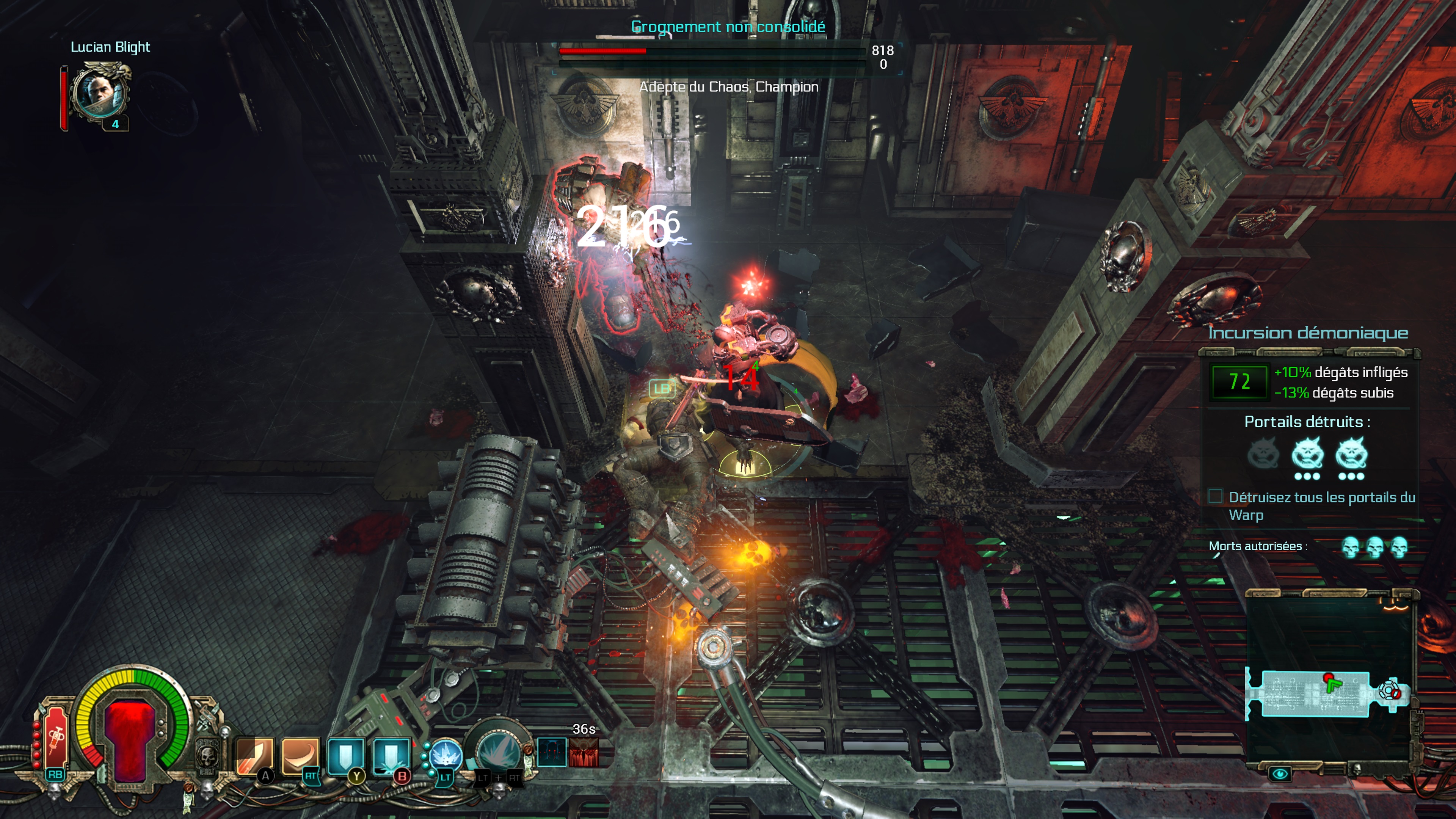Use the red syringe healing inoculator
Viewport: 1456px width, 819px height.
coord(56,736)
